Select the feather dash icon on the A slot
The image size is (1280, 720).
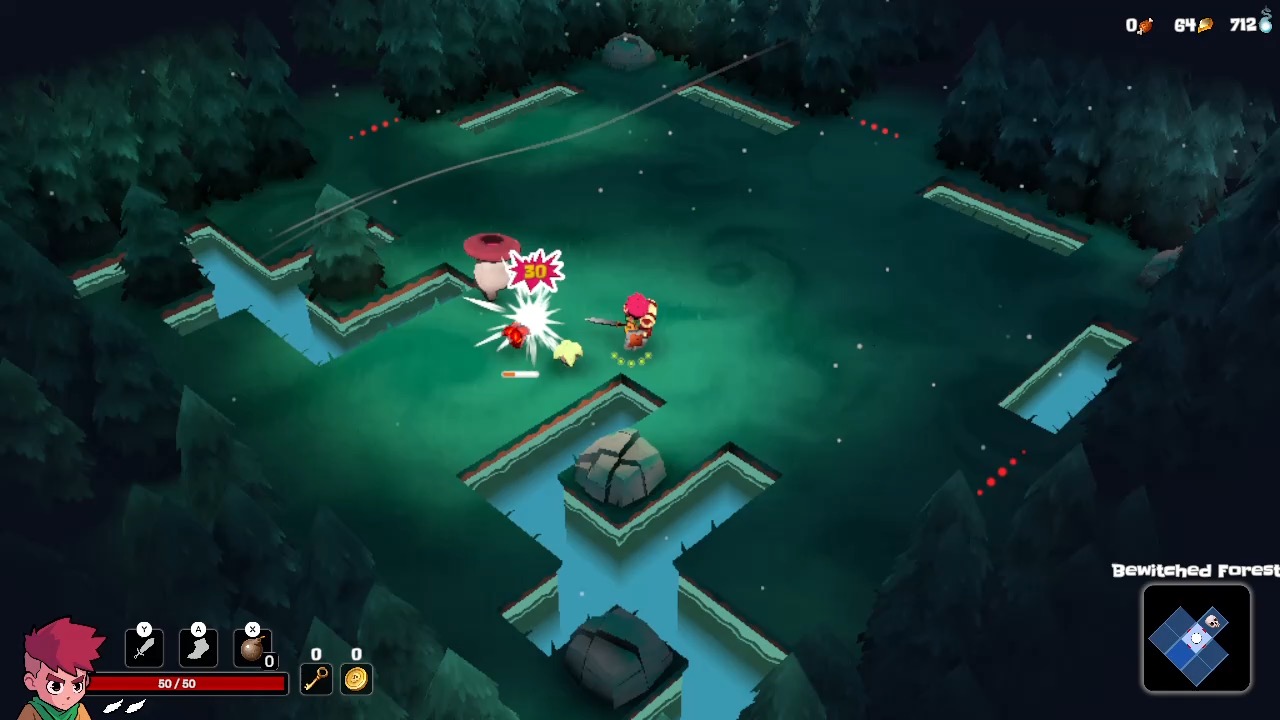click(x=198, y=648)
